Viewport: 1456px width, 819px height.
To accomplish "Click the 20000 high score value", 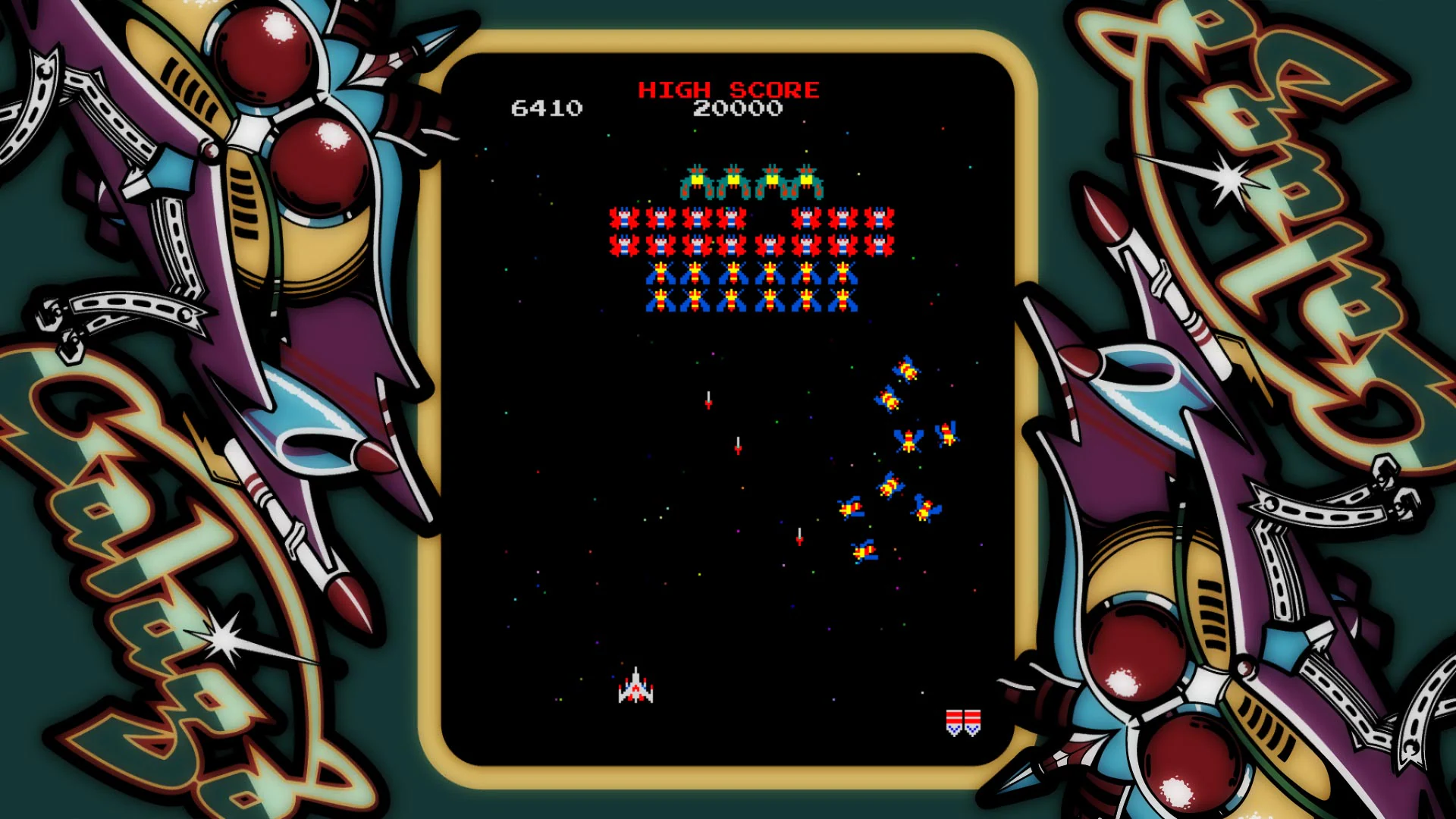I will coord(738,108).
